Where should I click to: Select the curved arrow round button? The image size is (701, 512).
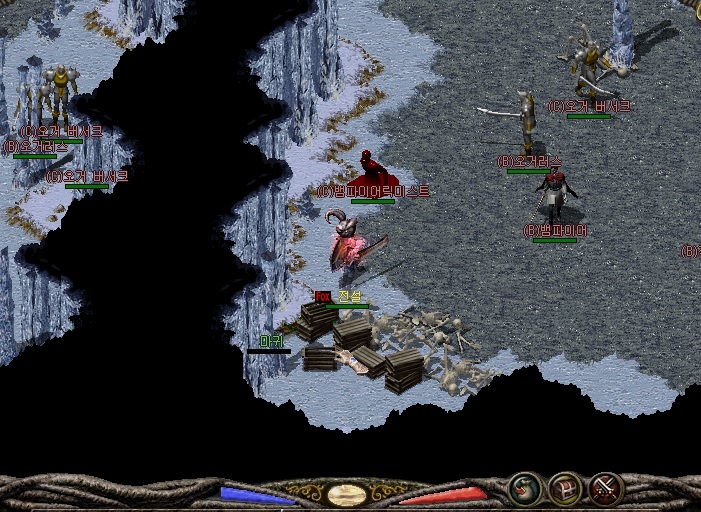pos(525,489)
